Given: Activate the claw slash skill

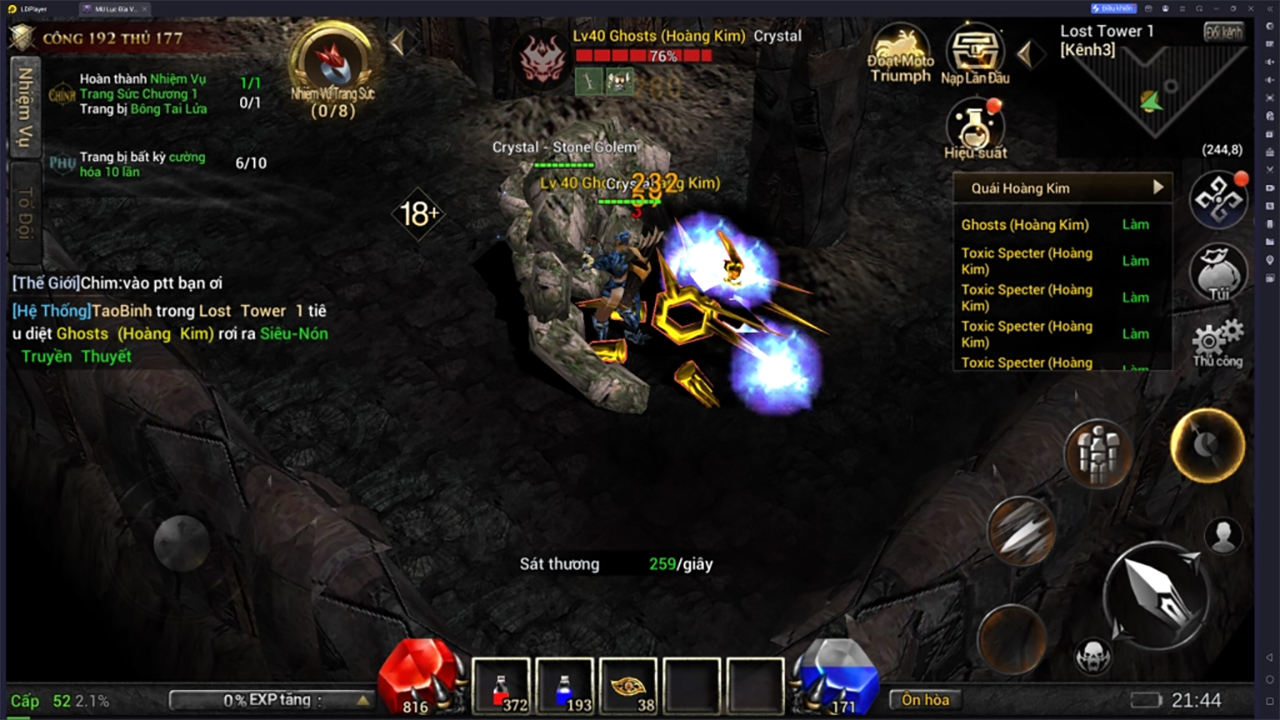Looking at the screenshot, I should click(x=1021, y=531).
